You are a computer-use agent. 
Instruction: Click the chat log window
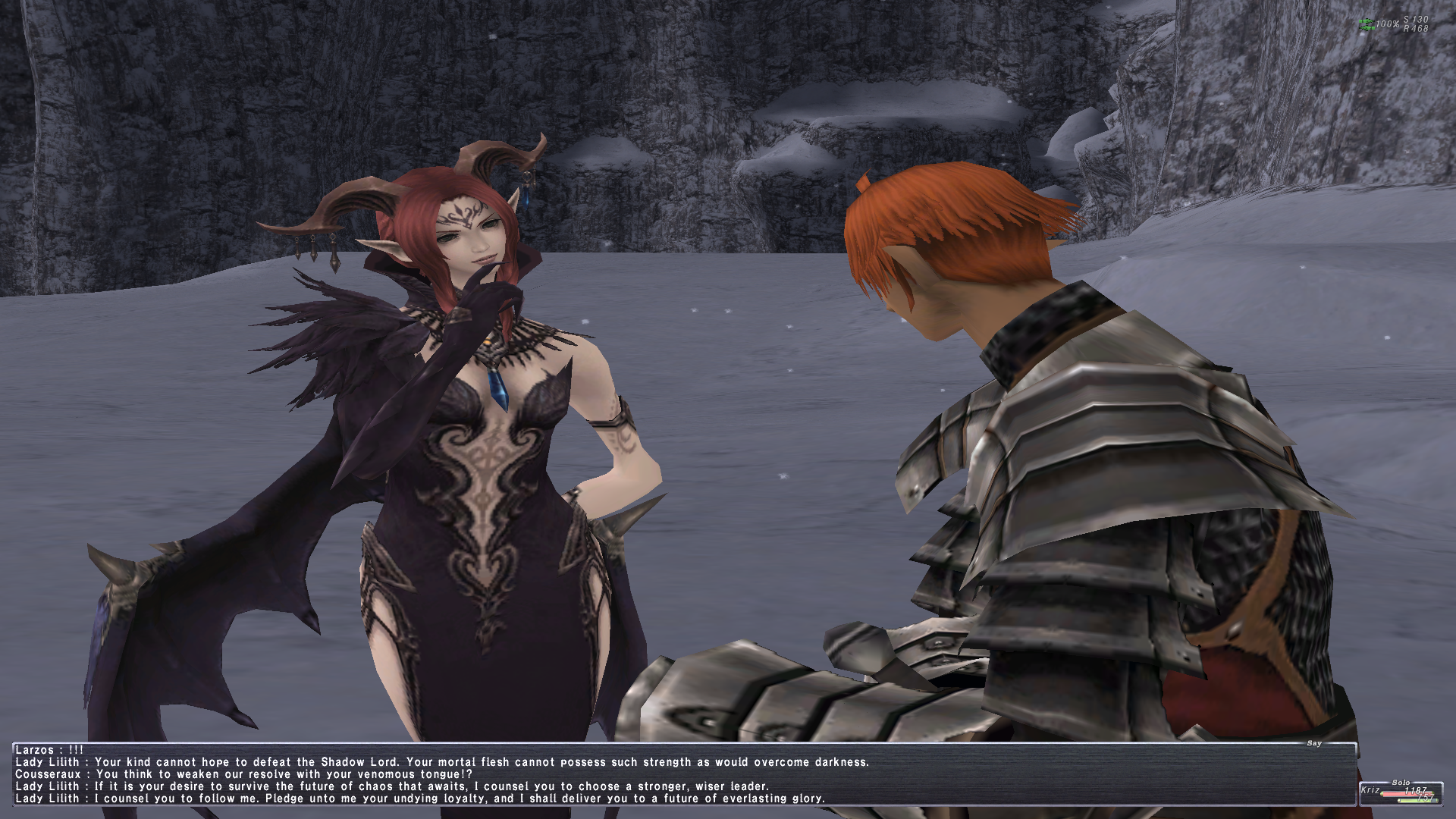pyautogui.click(x=682, y=774)
